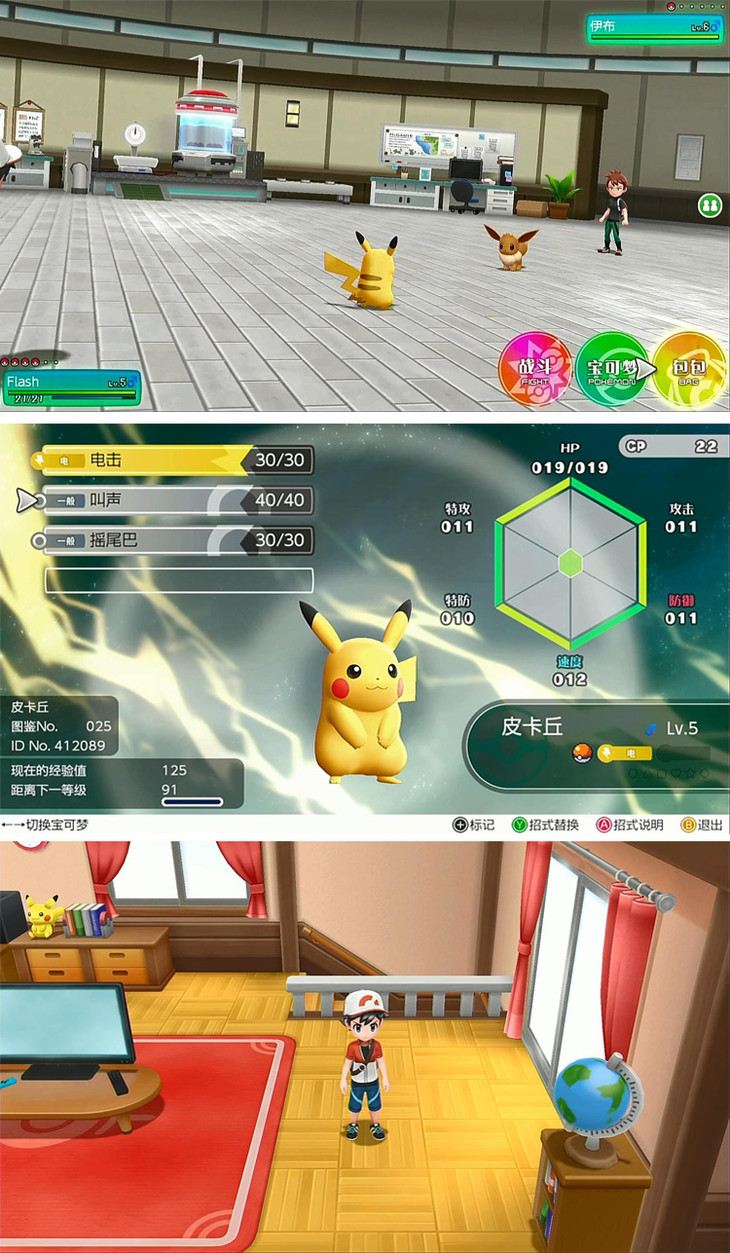Click the empty fourth move slot

click(179, 580)
